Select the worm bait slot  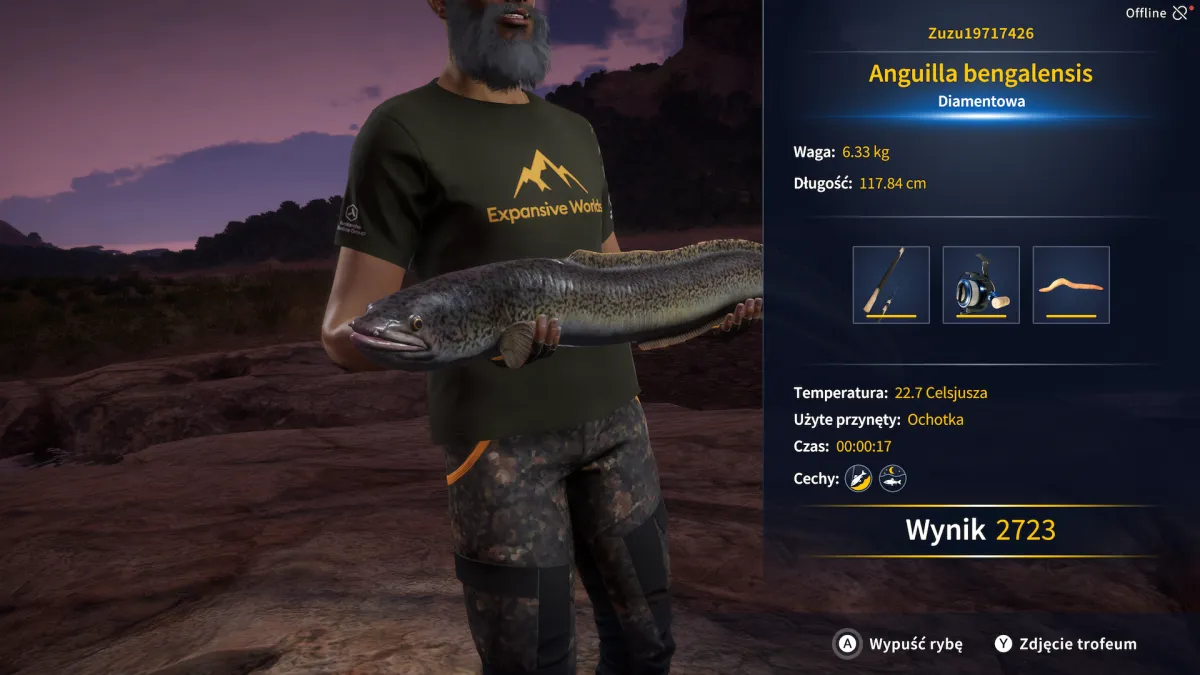pos(1071,285)
